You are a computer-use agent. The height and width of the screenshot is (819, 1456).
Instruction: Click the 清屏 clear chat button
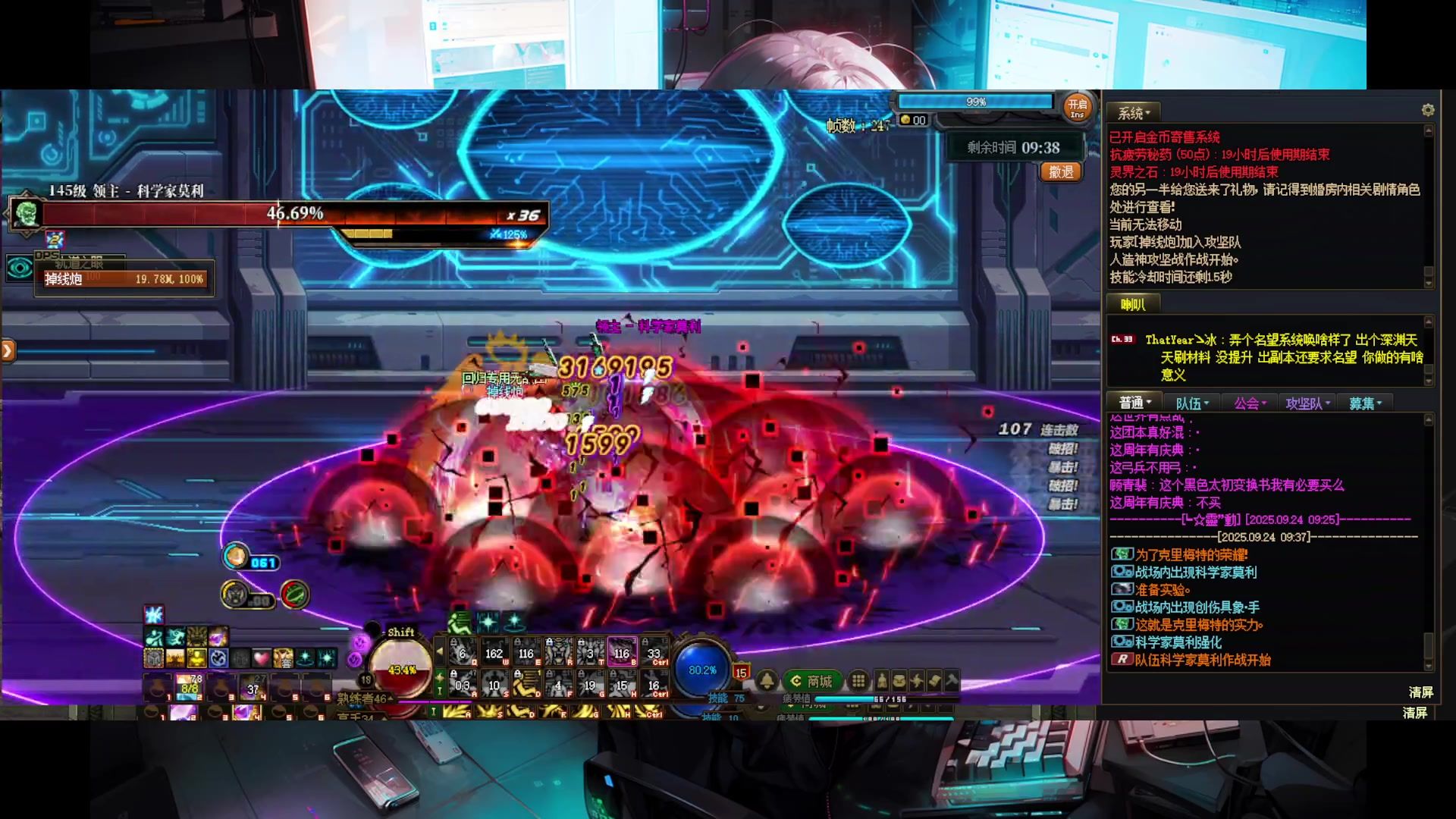(x=1420, y=692)
